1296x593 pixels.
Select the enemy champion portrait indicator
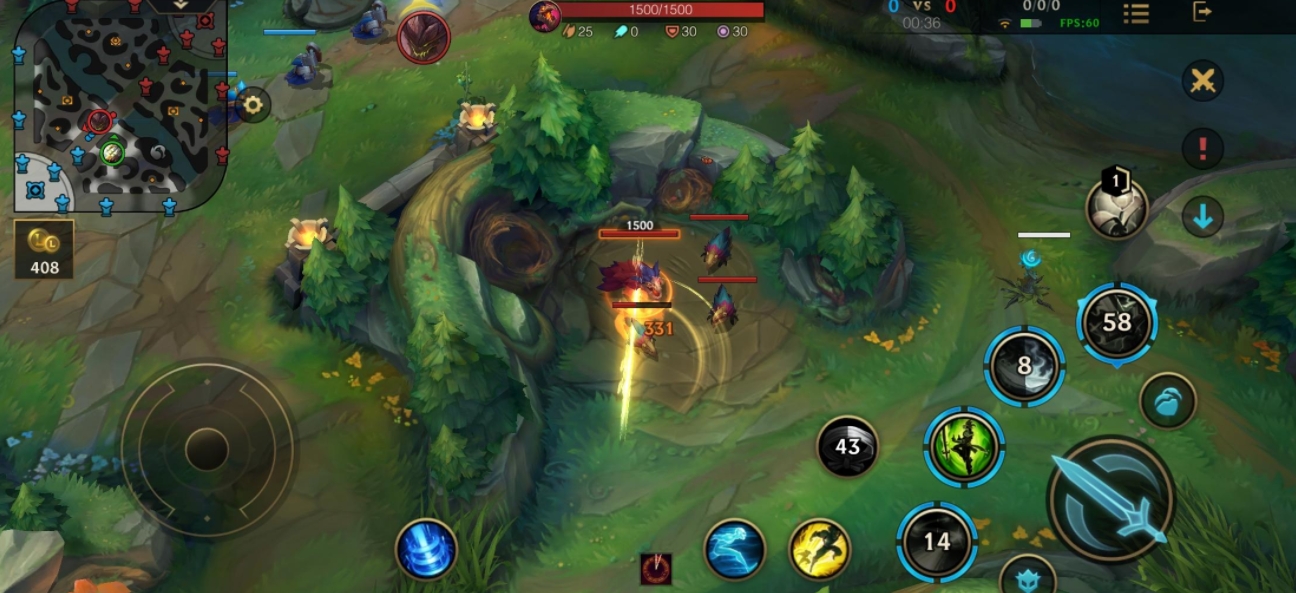click(423, 38)
